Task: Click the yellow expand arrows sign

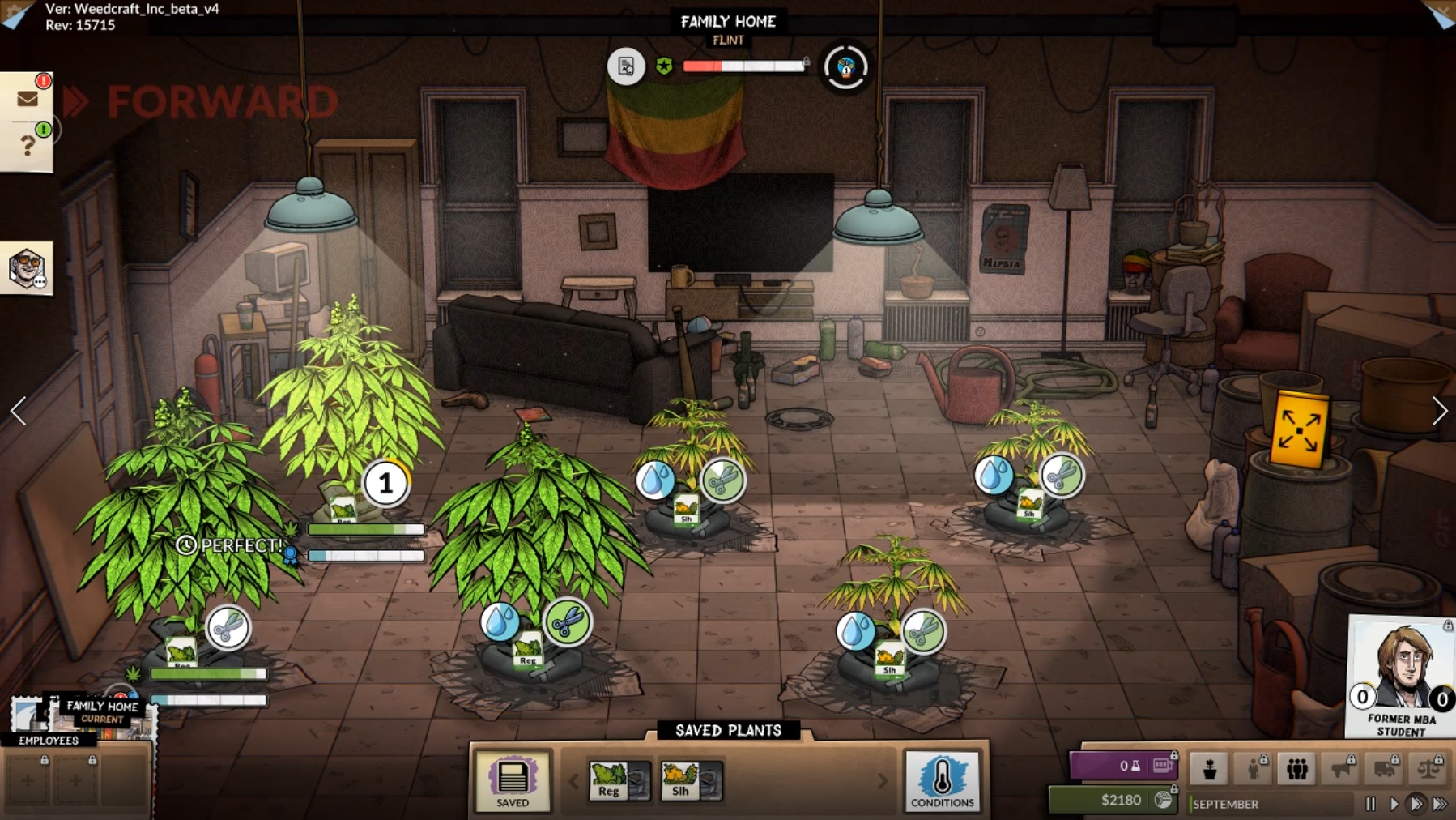Action: tap(1298, 431)
